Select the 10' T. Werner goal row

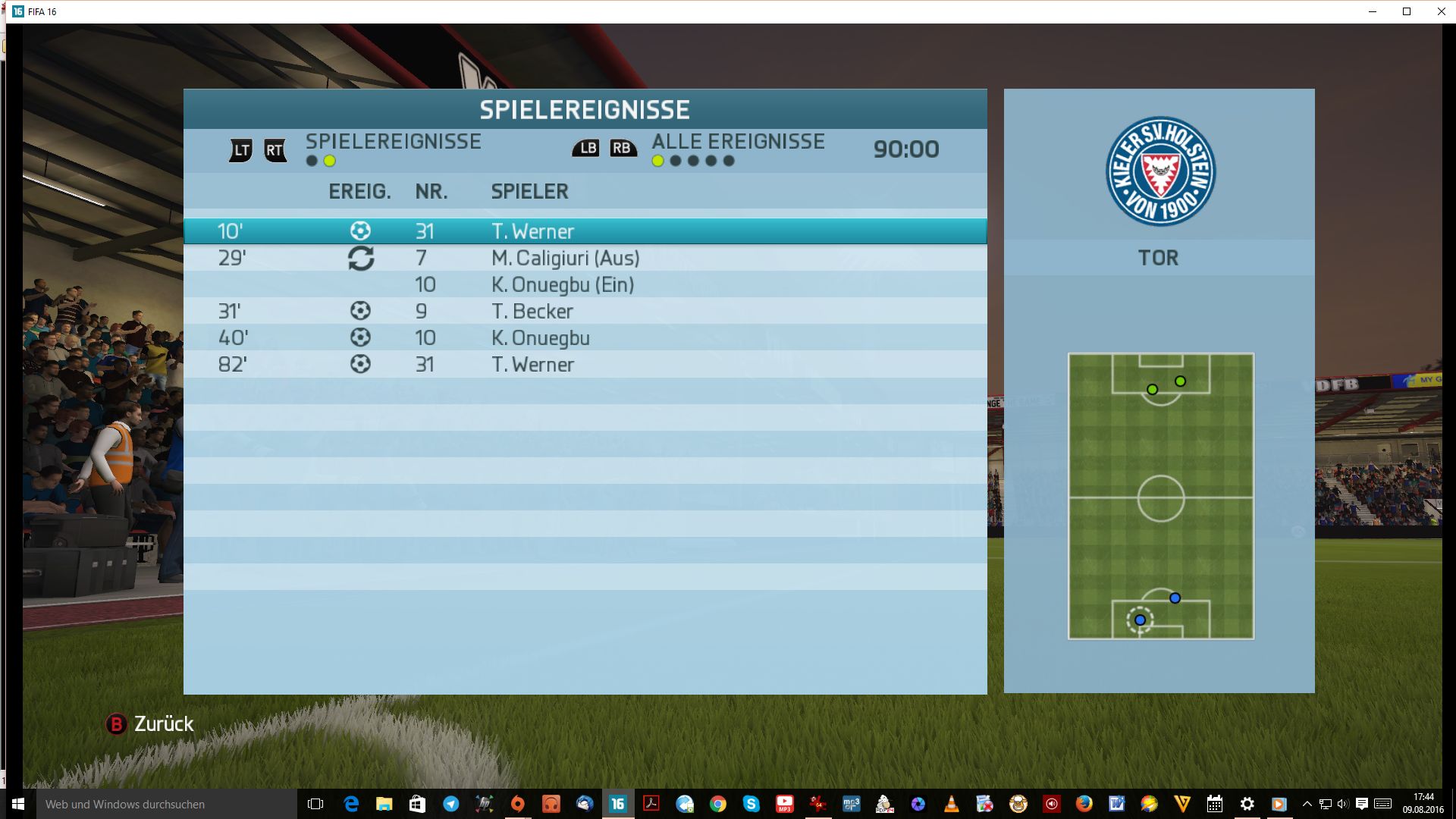coord(585,231)
